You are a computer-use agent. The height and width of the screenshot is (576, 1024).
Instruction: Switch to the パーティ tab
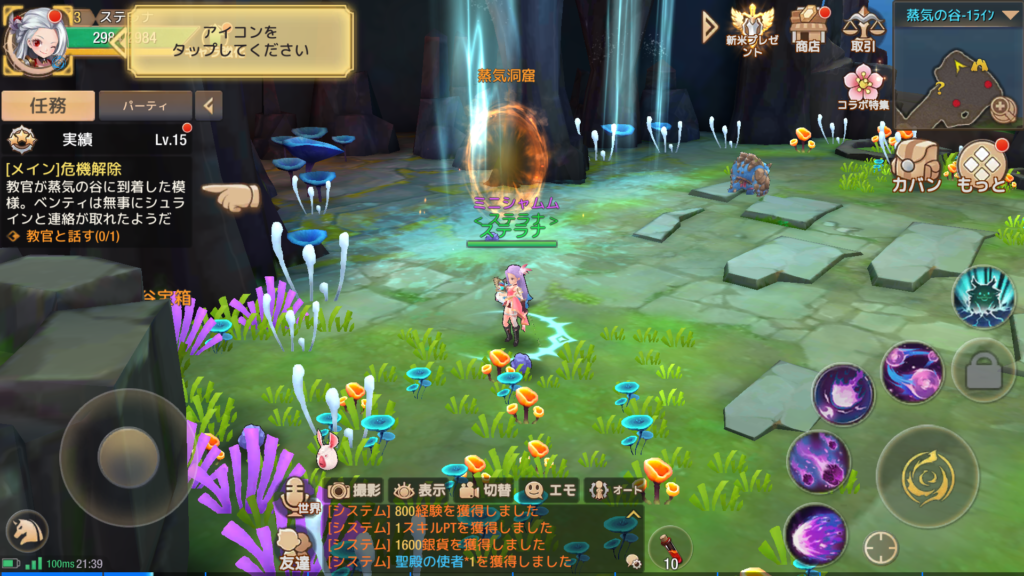tap(145, 104)
